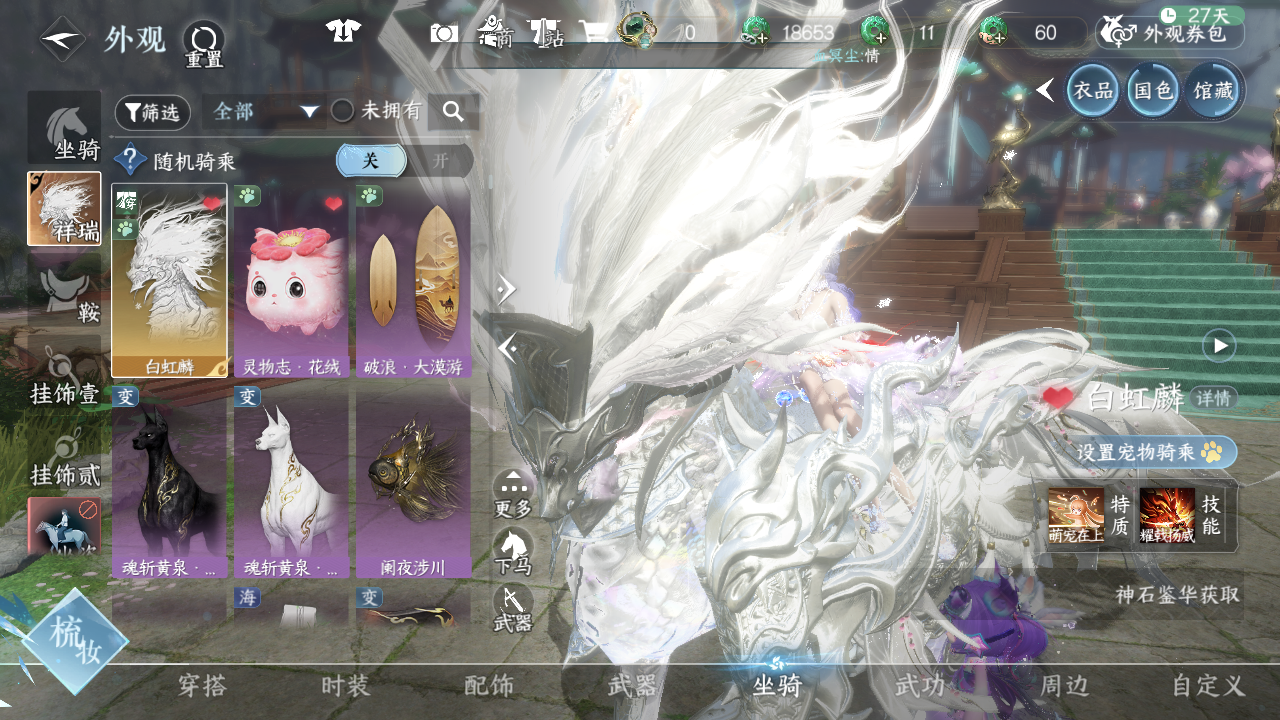
Task: Select the 阑夜涉川 mount card
Action: (413, 482)
